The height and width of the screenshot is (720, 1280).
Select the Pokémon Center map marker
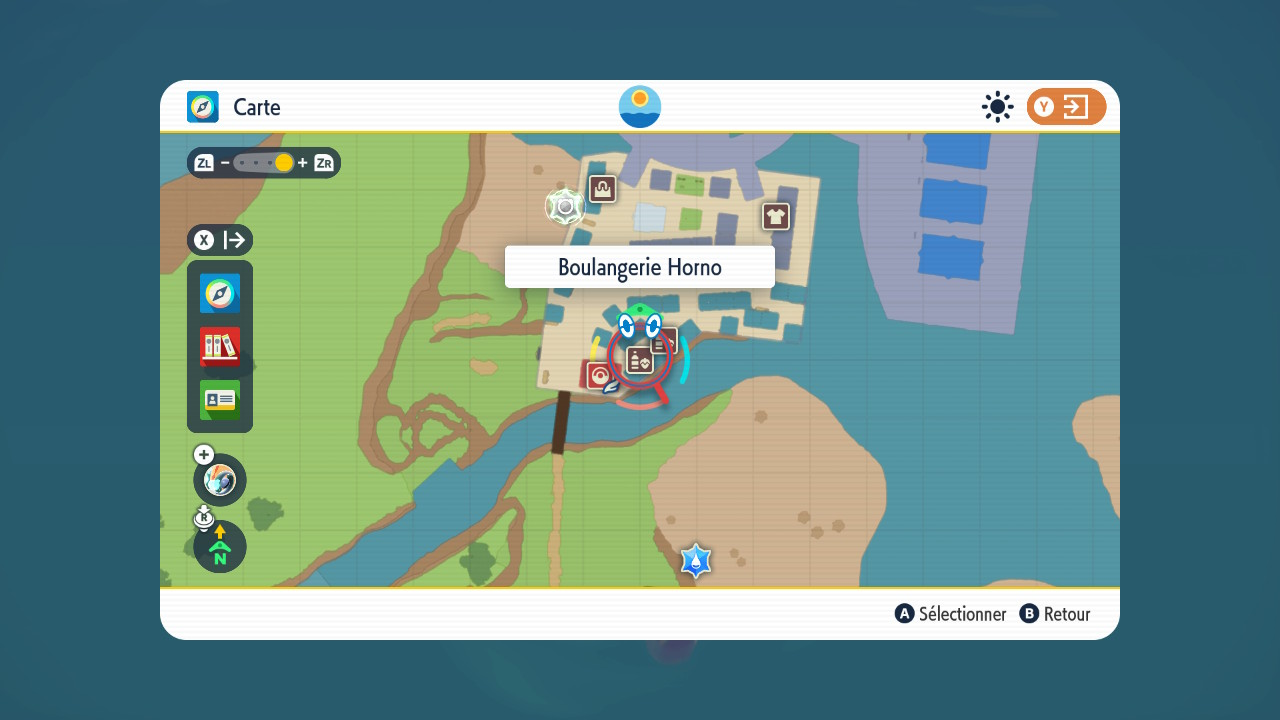(599, 376)
